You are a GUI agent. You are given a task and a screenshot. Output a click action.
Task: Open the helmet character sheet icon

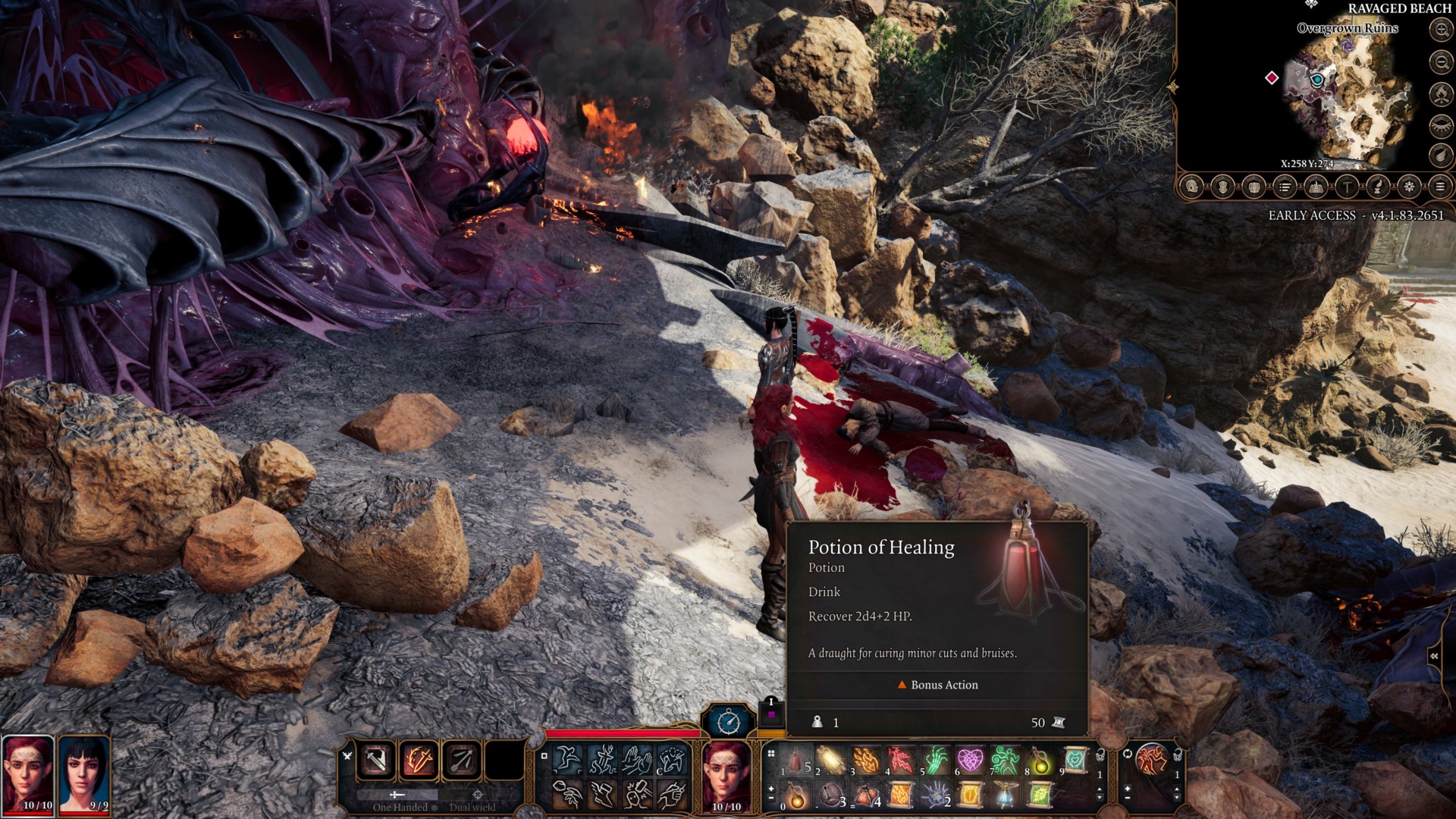[1192, 187]
